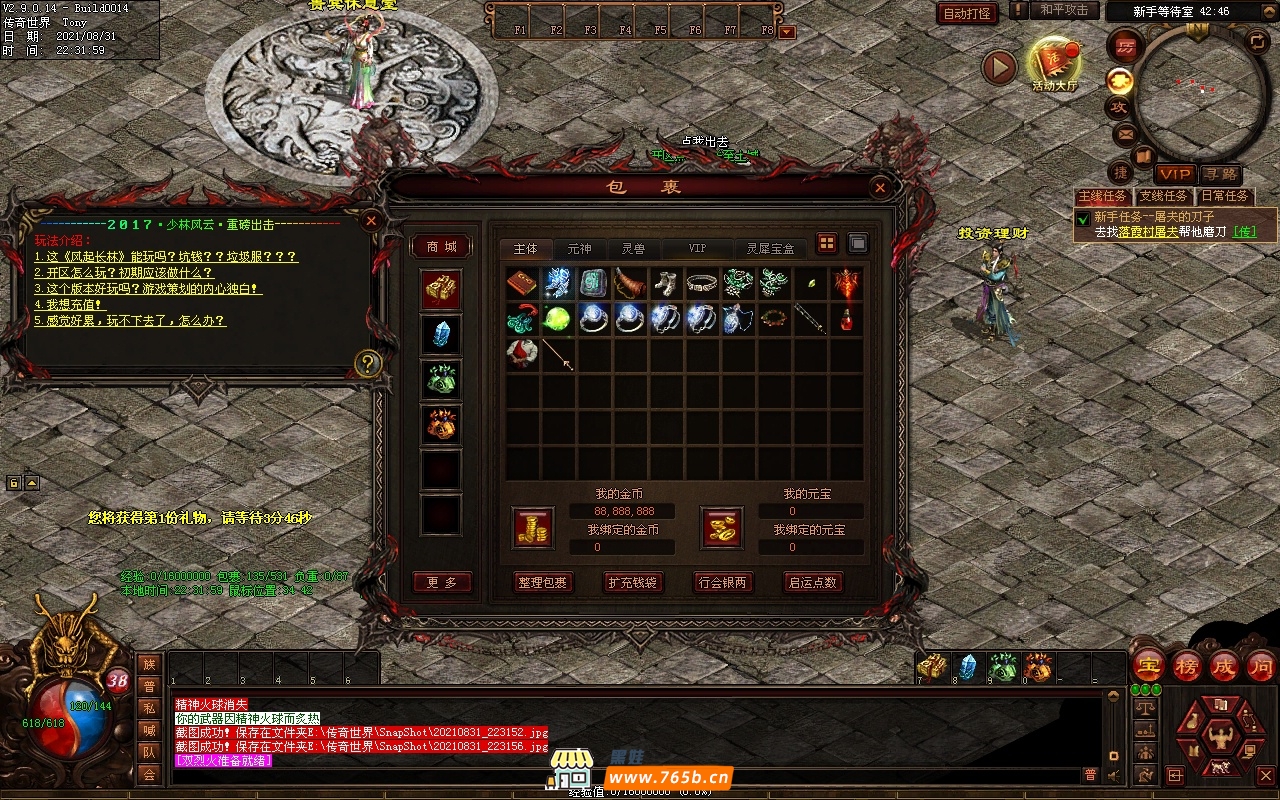This screenshot has width=1280, height=800.
Task: Select the red potion bottle item
Action: point(846,319)
